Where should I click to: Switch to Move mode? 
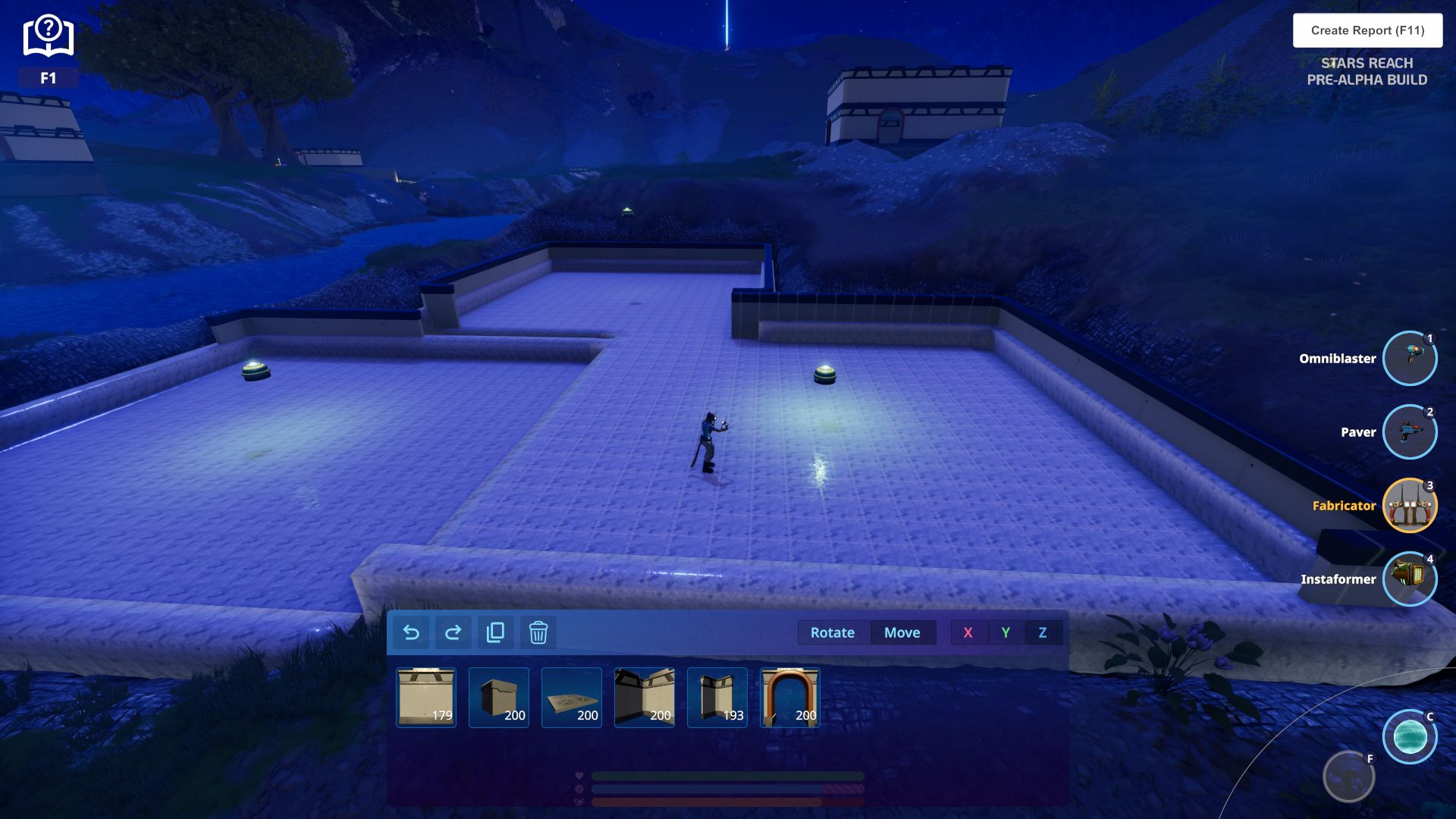click(x=902, y=632)
